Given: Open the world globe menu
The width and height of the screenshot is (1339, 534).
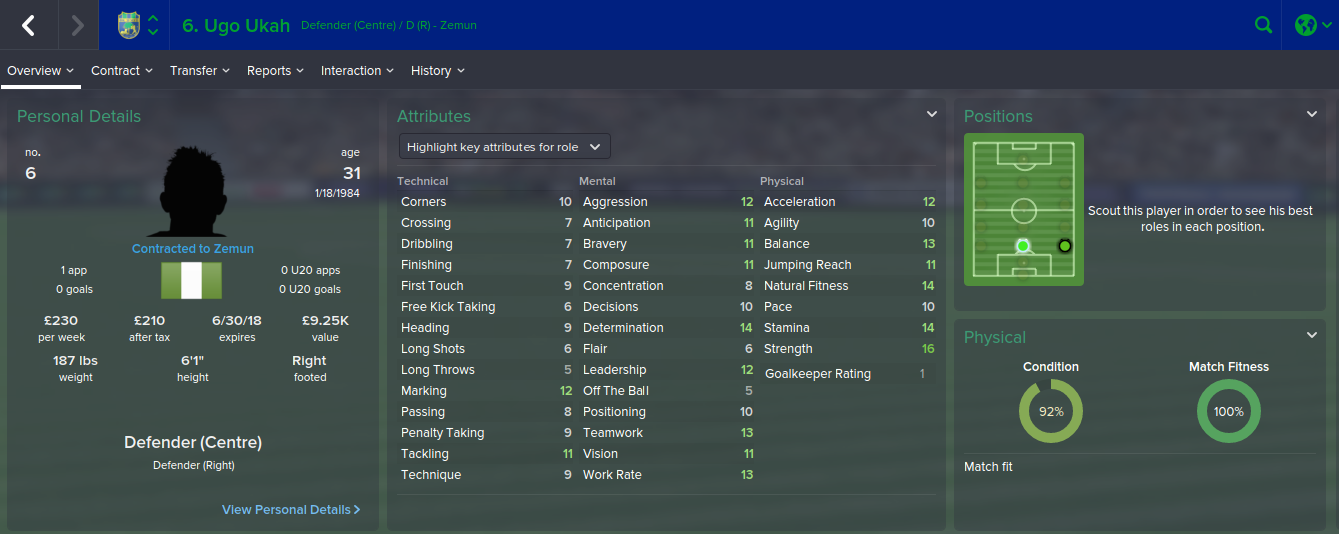Looking at the screenshot, I should (x=1311, y=25).
